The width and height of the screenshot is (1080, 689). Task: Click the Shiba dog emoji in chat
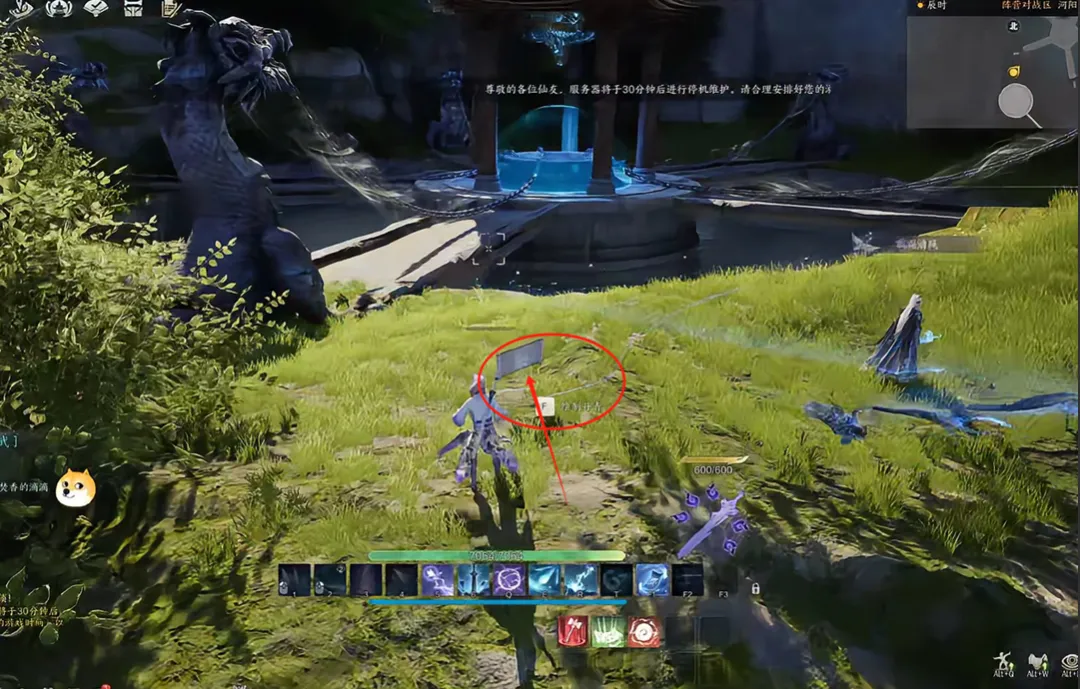pyautogui.click(x=75, y=488)
